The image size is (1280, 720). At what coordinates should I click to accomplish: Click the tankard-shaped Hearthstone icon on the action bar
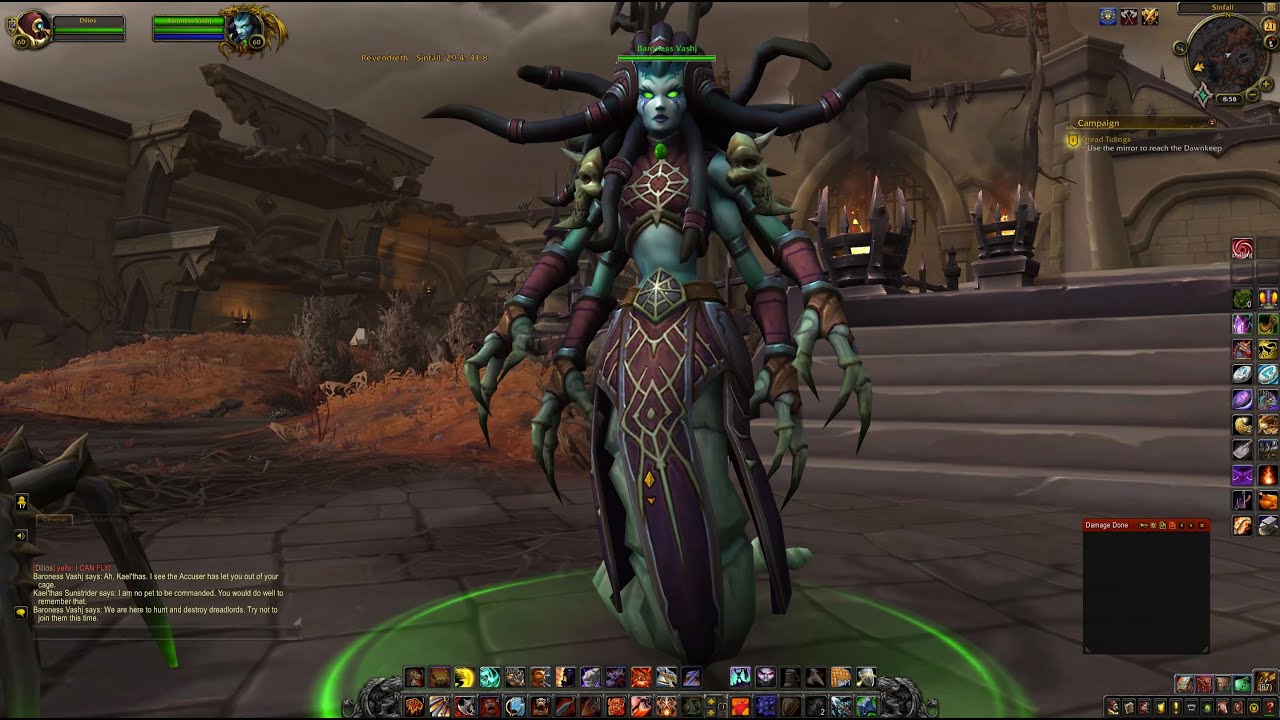click(791, 677)
